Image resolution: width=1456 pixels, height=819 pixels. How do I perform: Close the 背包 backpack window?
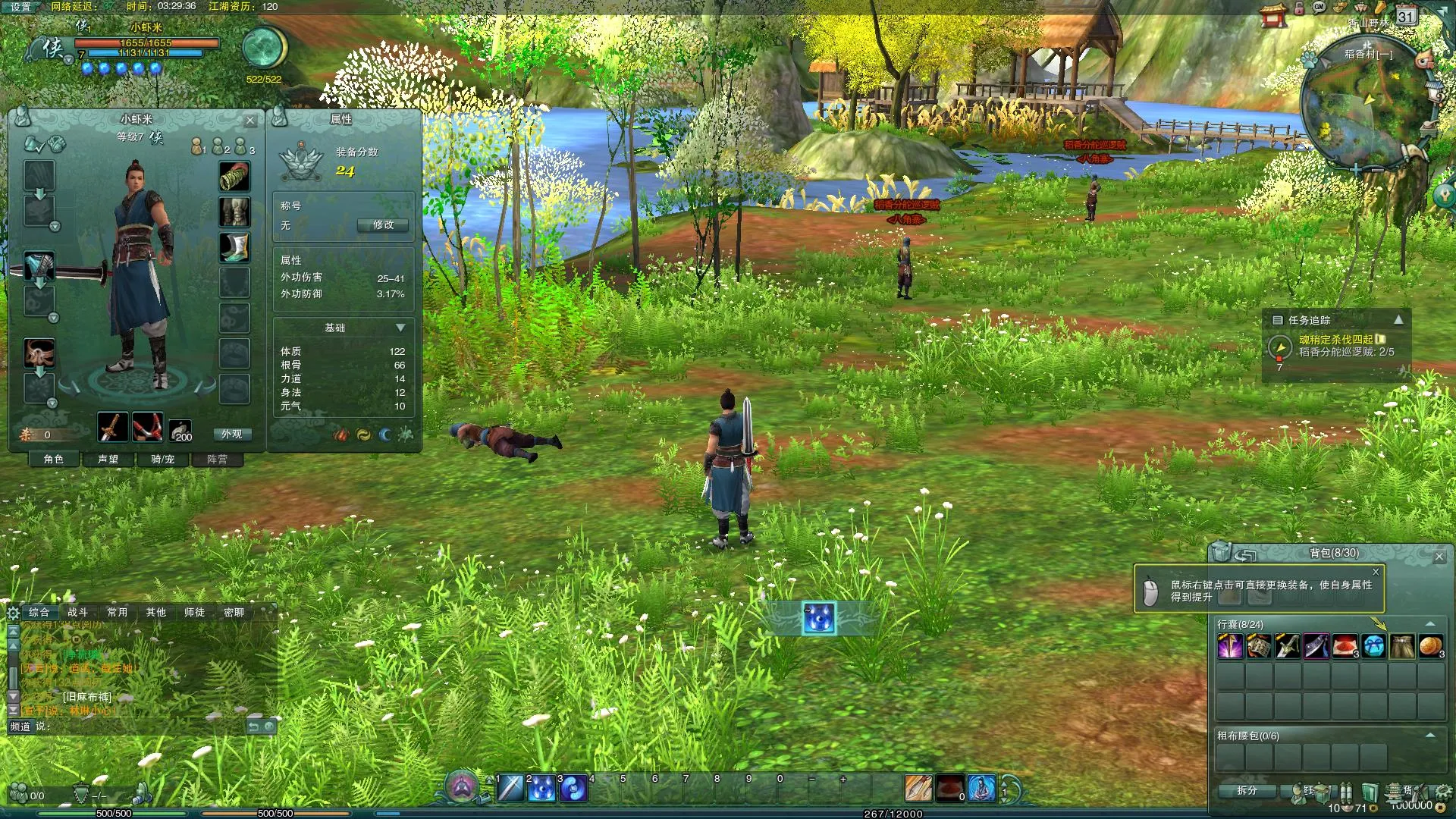pos(1439,557)
